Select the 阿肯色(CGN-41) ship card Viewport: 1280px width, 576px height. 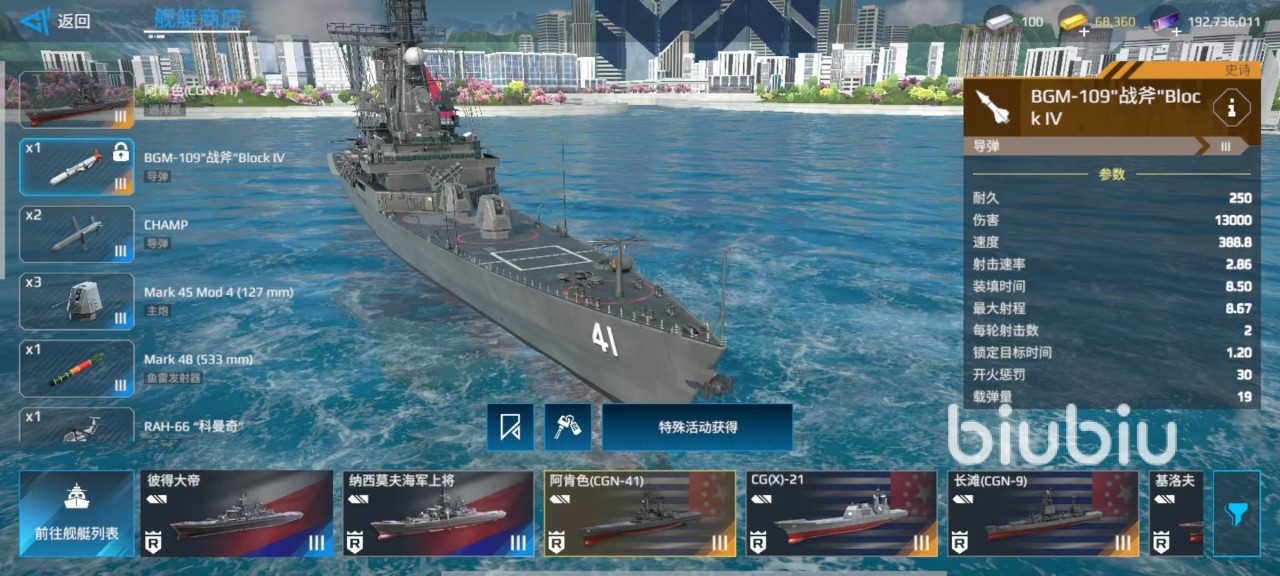640,513
